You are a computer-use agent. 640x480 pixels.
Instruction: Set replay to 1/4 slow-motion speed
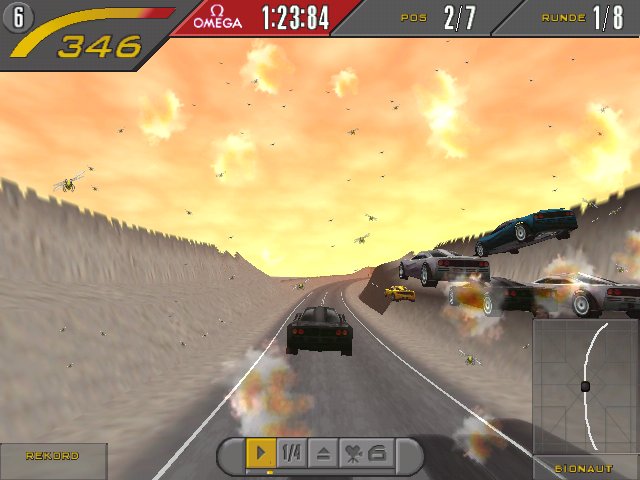point(291,453)
